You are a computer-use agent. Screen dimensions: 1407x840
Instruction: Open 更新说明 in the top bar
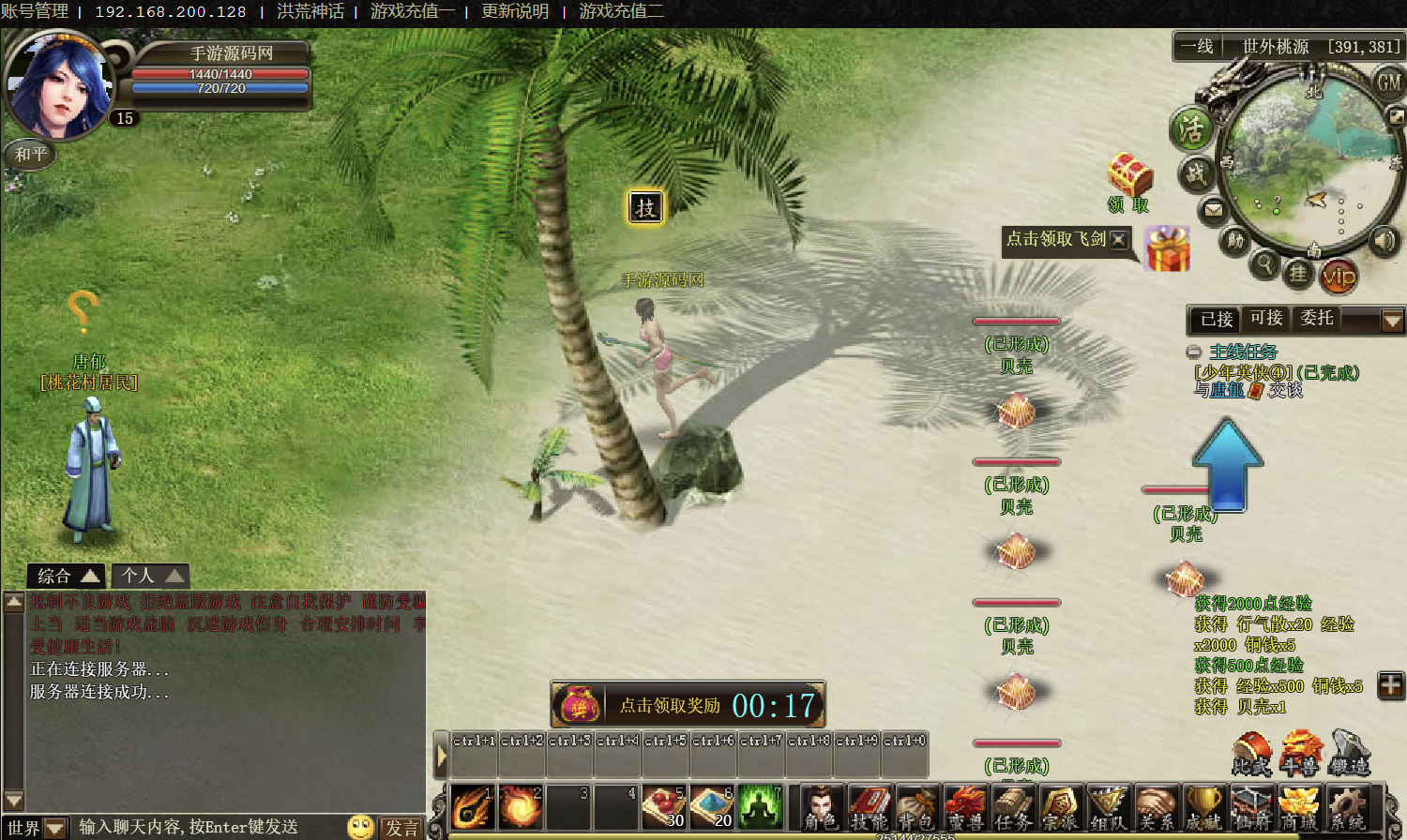click(515, 11)
